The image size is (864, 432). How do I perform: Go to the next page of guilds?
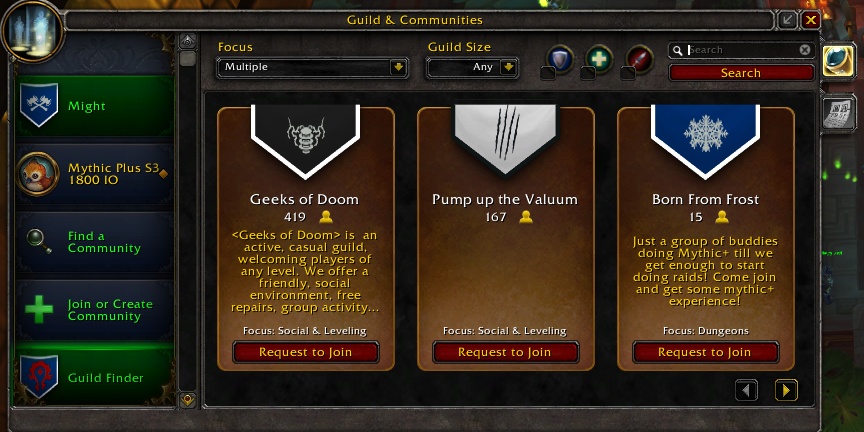click(x=786, y=390)
